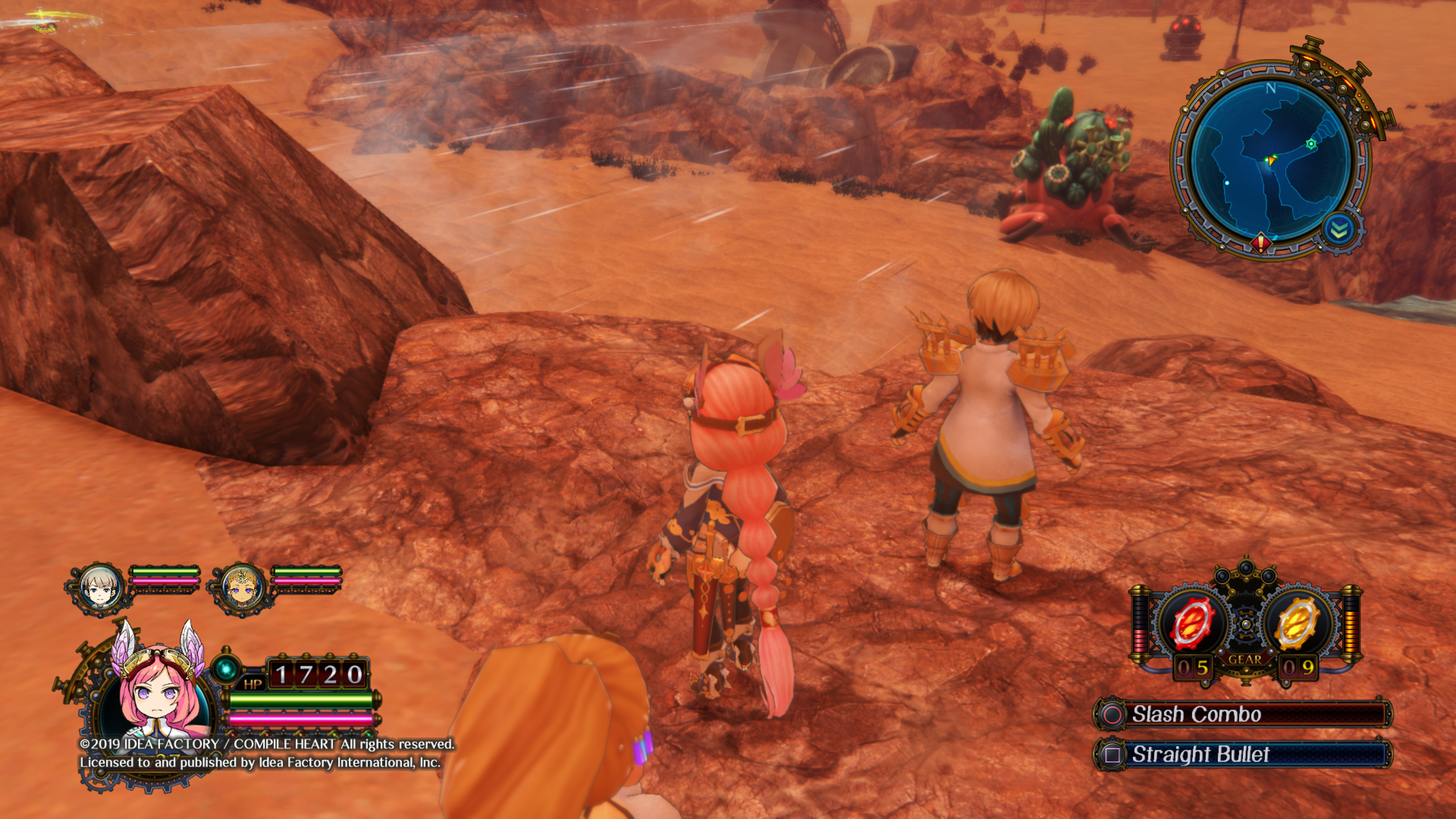Choose the blonde party member portrait
Screen dimensions: 1456x819
[x=241, y=587]
